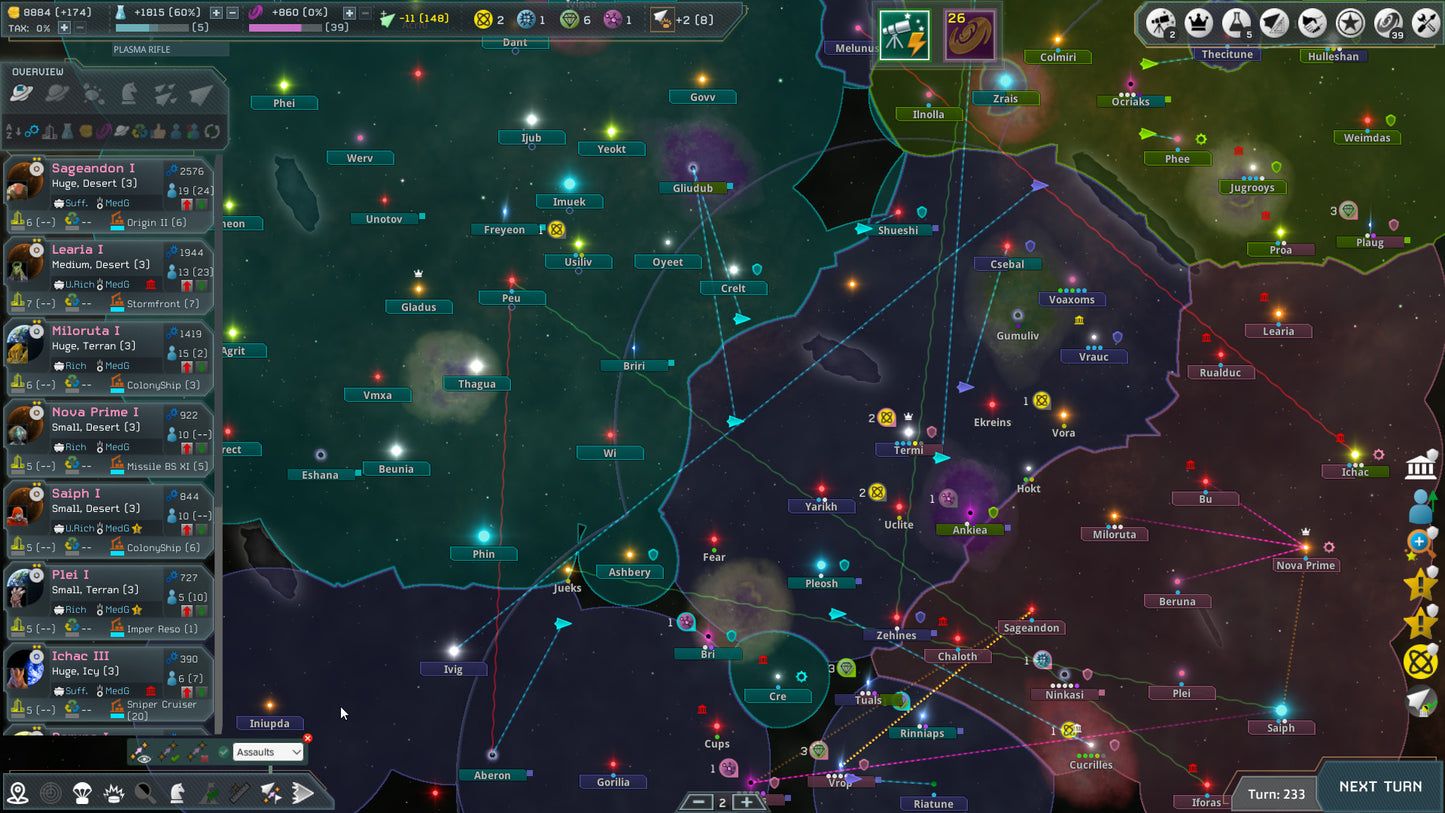Switch overview to the chess knight tab
Viewport: 1445px width, 813px height.
coord(129,94)
